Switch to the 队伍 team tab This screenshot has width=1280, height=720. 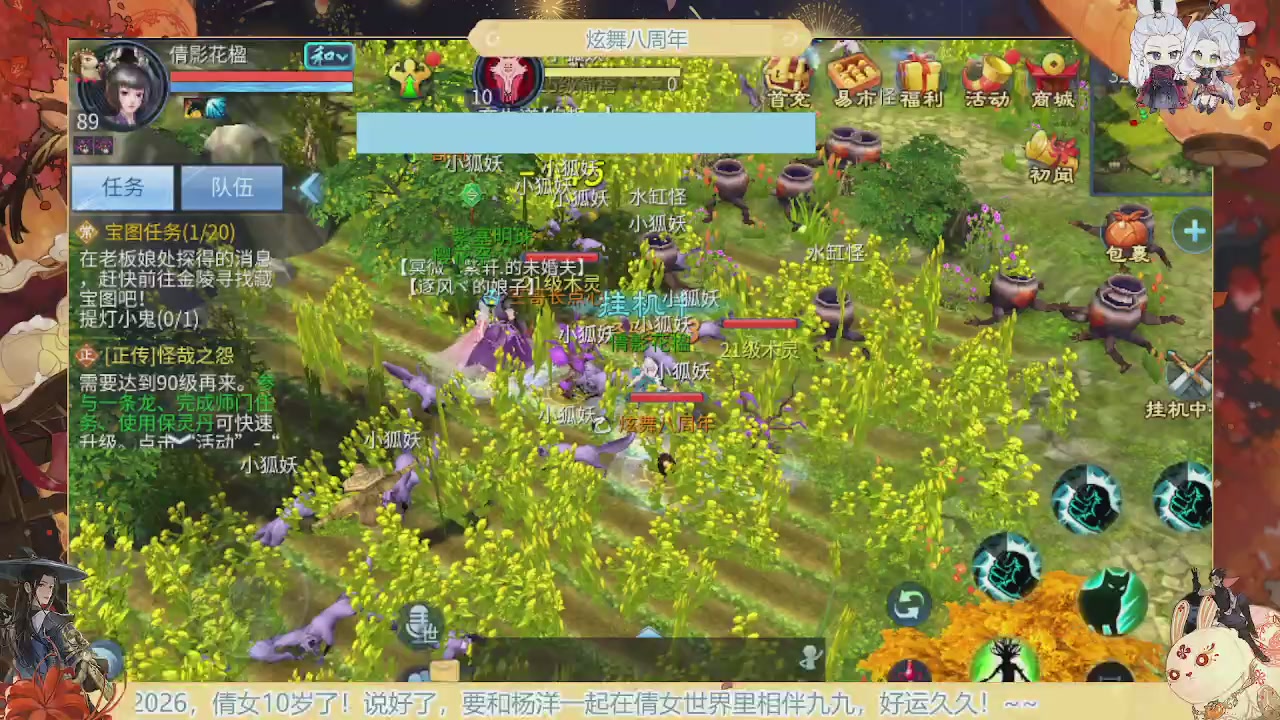[x=232, y=188]
